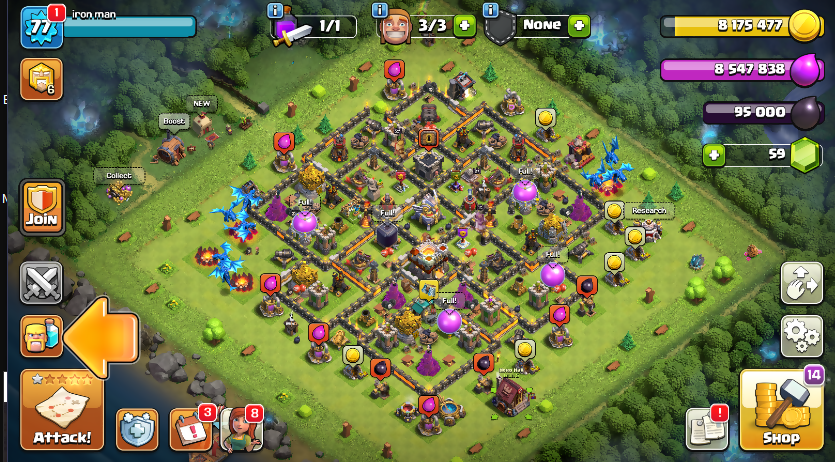The width and height of the screenshot is (835, 462).
Task: Open the messages icon with badge 3
Action: 191,428
